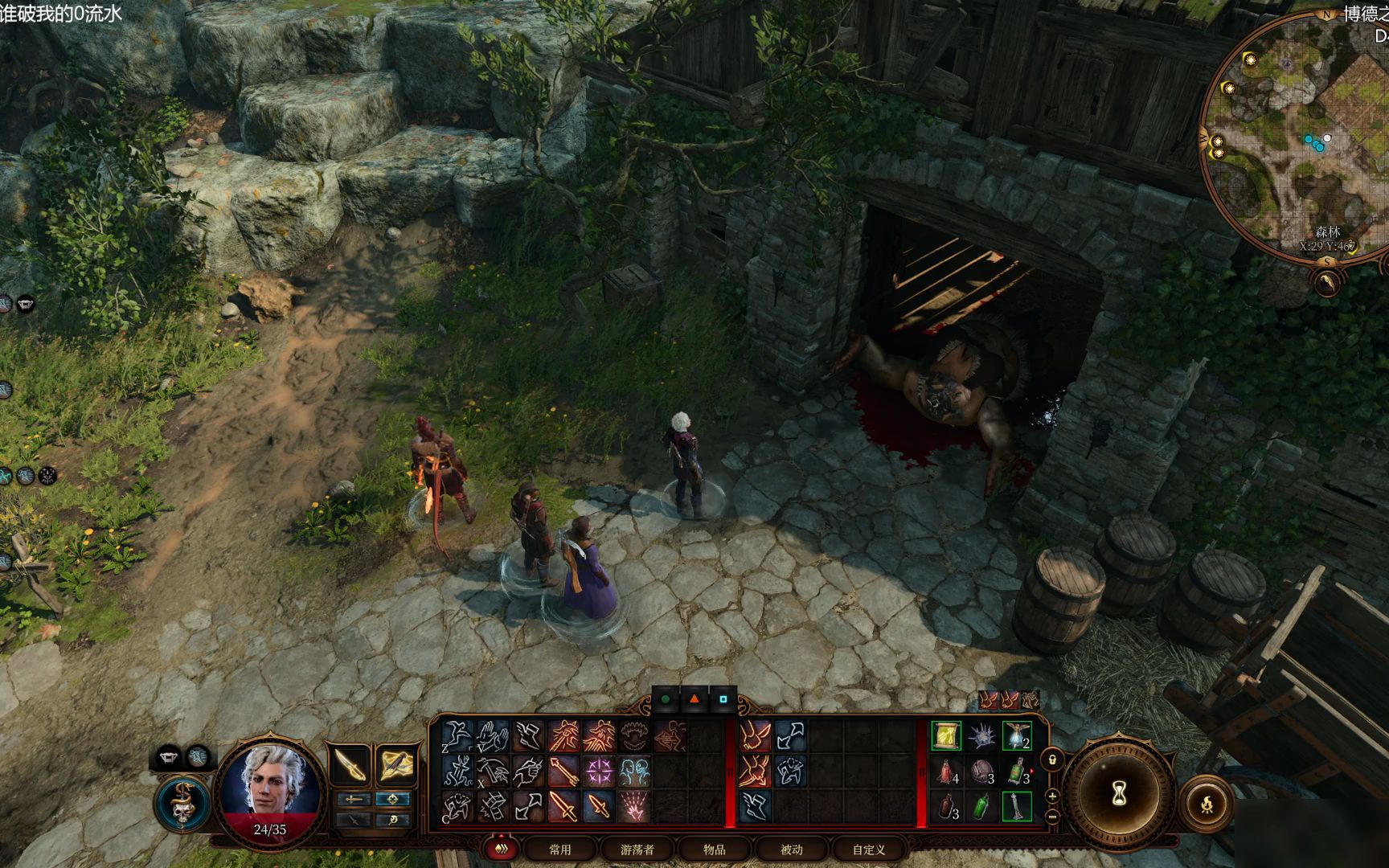Click the skull and snake emblem
This screenshot has width=1389, height=868.
pos(182,803)
